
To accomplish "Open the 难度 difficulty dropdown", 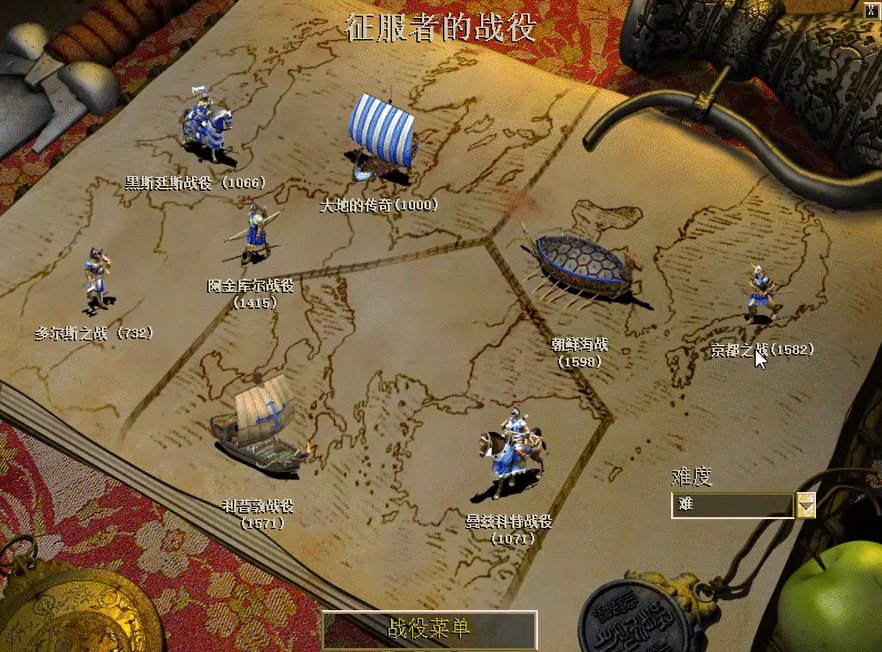I will 805,505.
